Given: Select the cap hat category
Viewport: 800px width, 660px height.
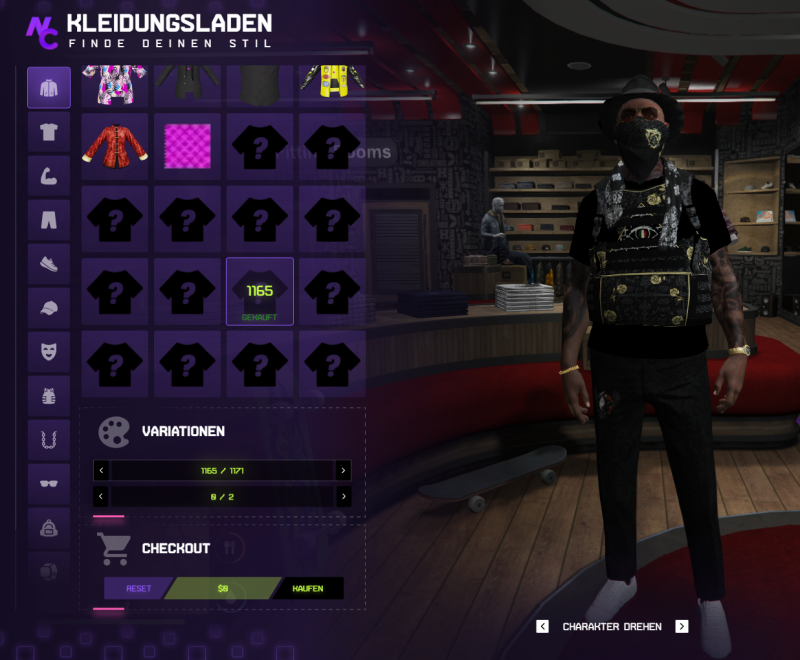Looking at the screenshot, I should (49, 308).
